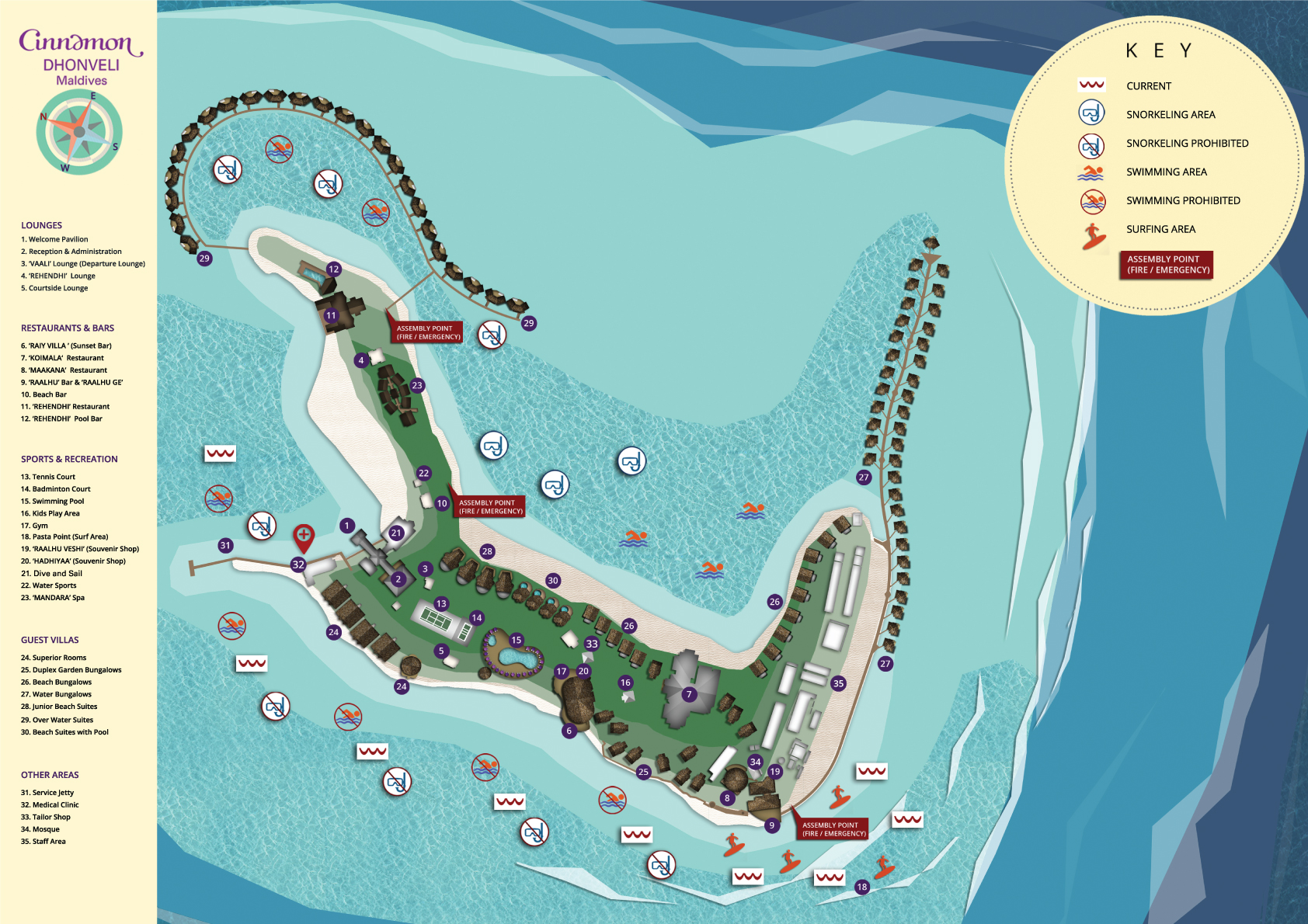Choose the Pasta Point surf marker 18
This screenshot has height=924, width=1308.
pos(862,887)
